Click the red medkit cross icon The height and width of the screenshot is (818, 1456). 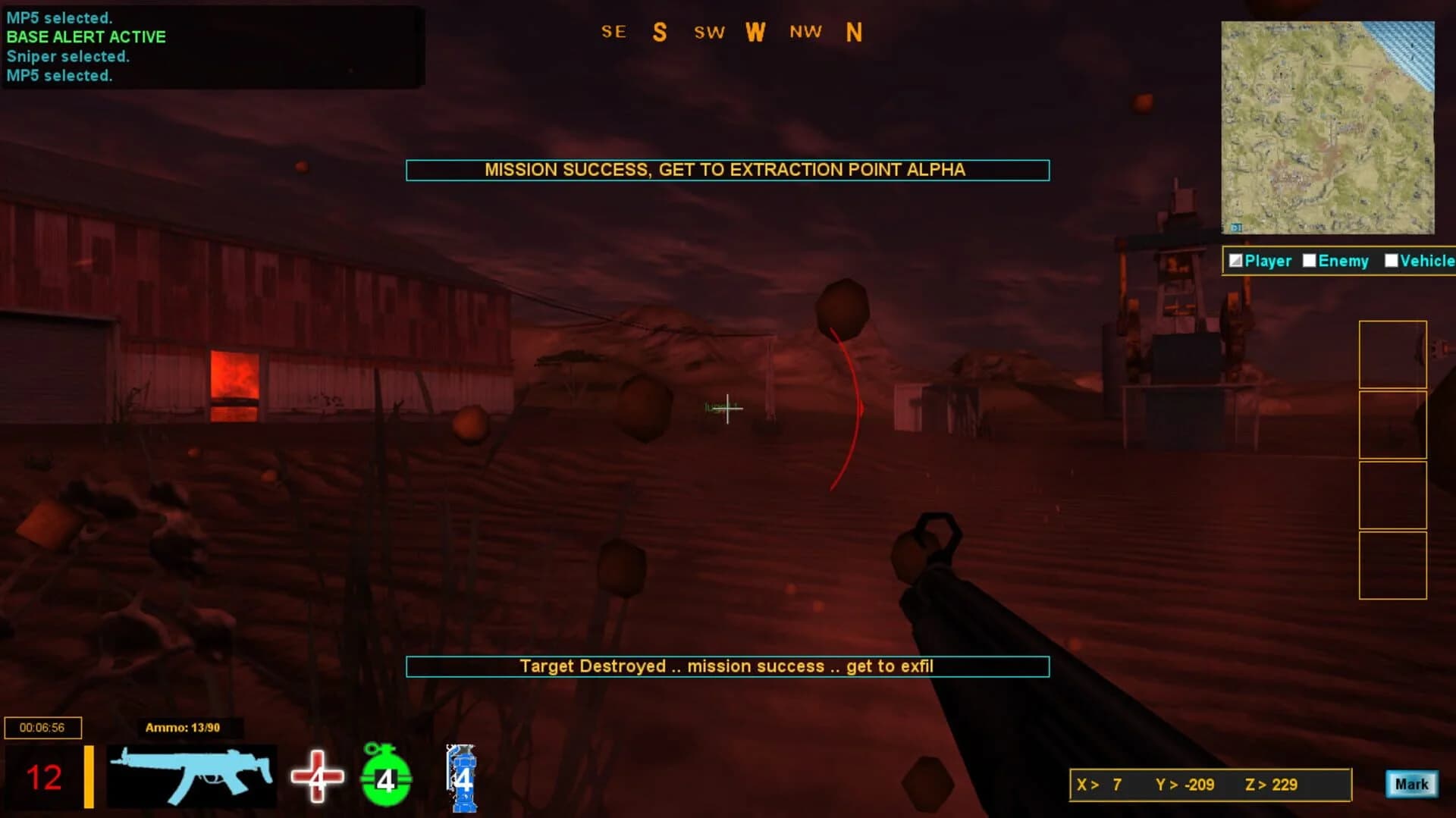316,777
